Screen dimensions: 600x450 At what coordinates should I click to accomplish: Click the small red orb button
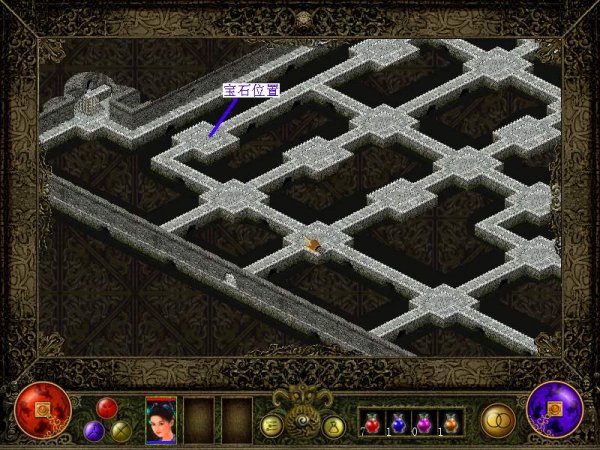(x=107, y=408)
